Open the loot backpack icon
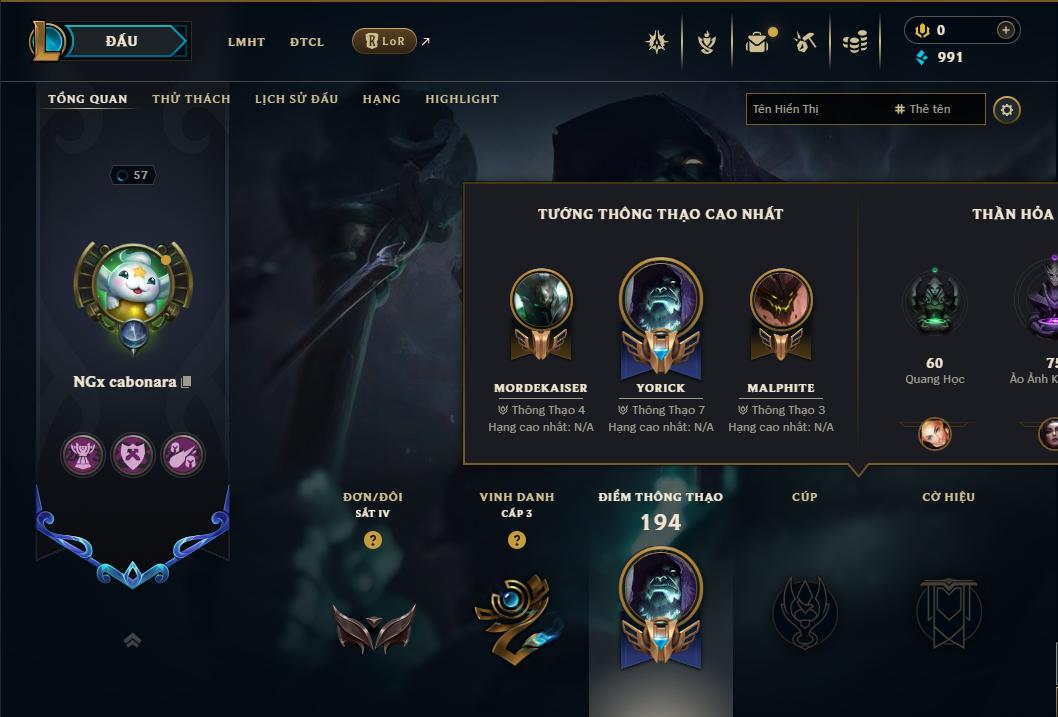The width and height of the screenshot is (1058, 717). [x=758, y=42]
